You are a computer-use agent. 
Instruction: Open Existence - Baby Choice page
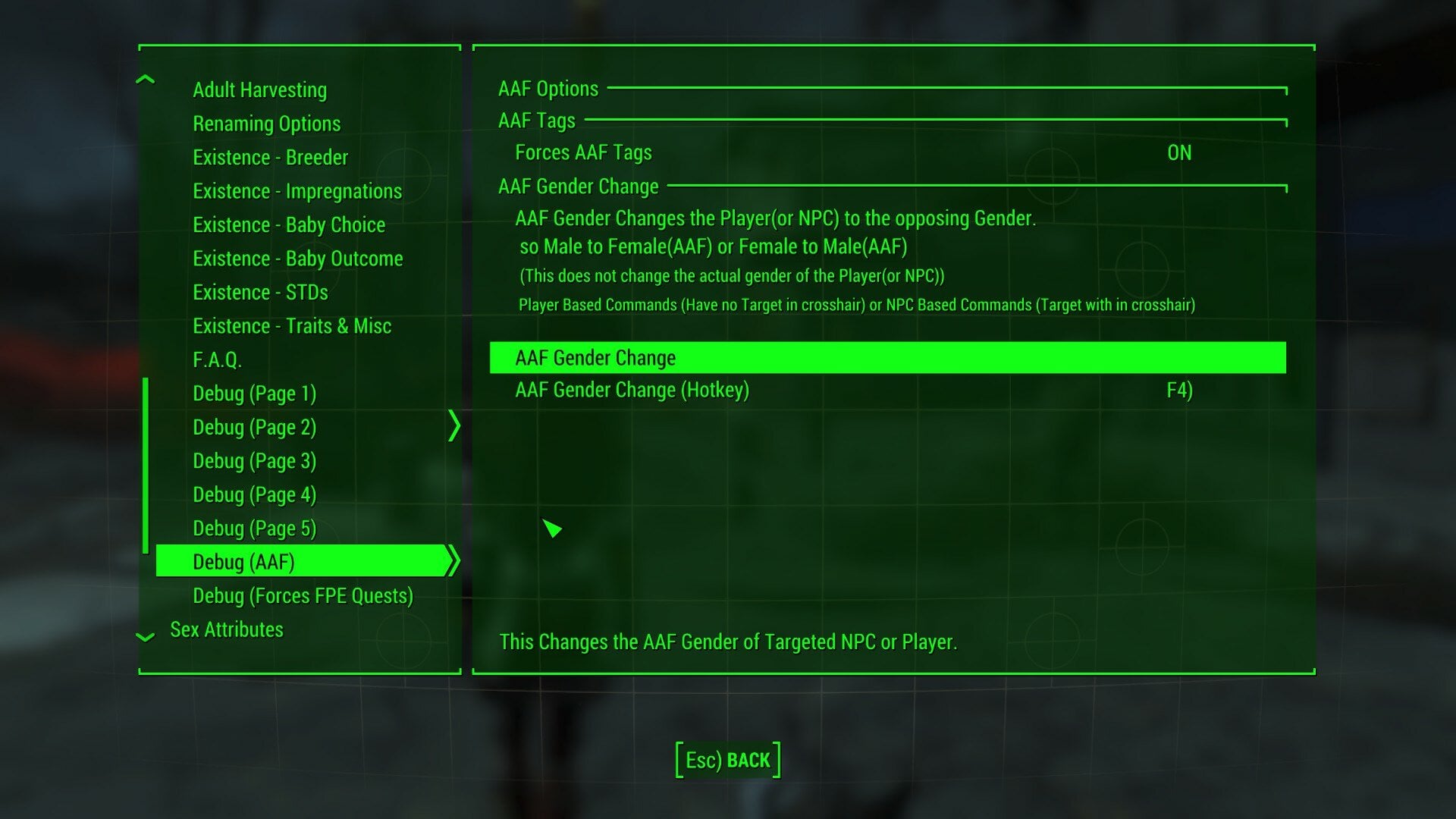(289, 225)
